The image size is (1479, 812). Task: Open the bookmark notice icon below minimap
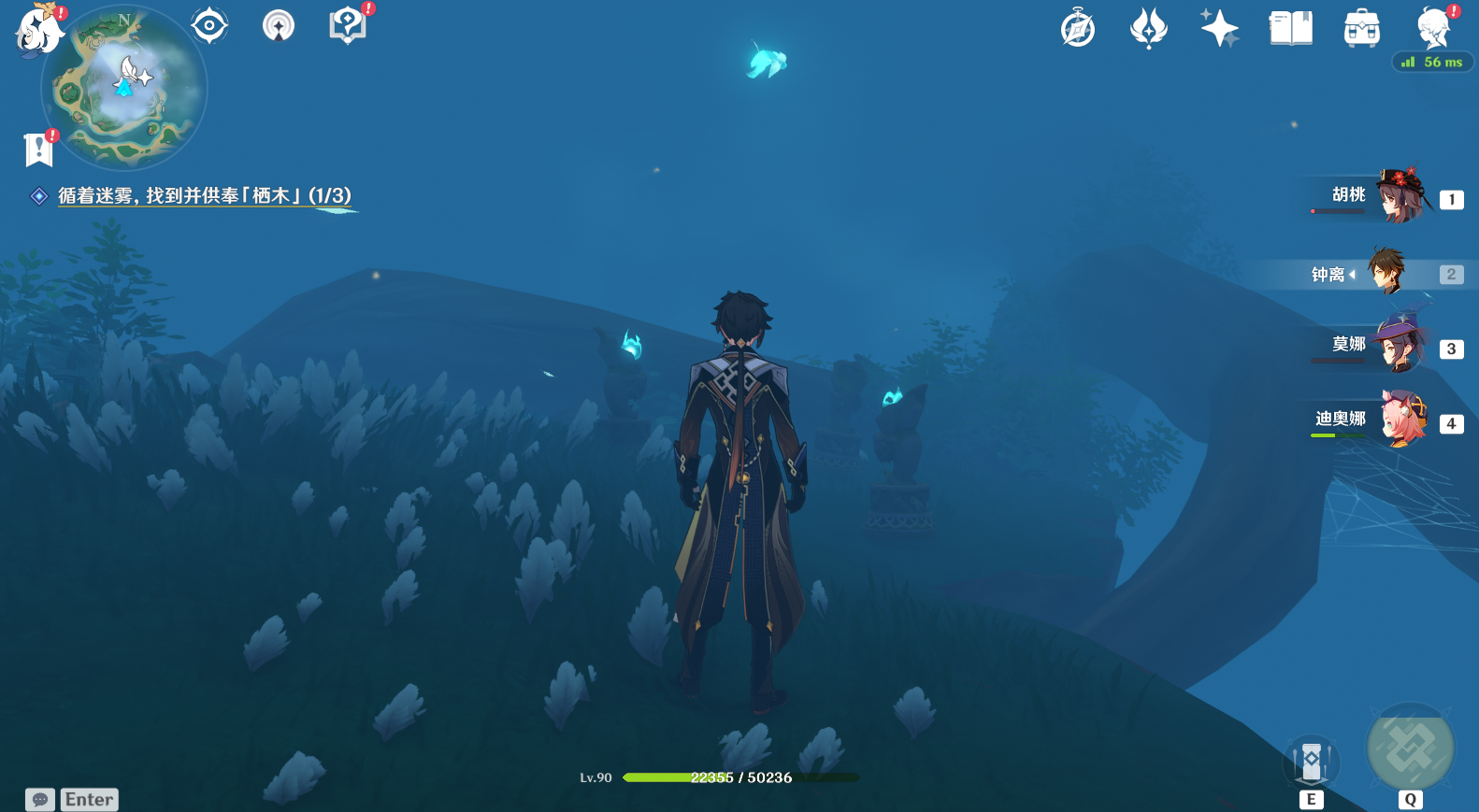click(x=38, y=149)
